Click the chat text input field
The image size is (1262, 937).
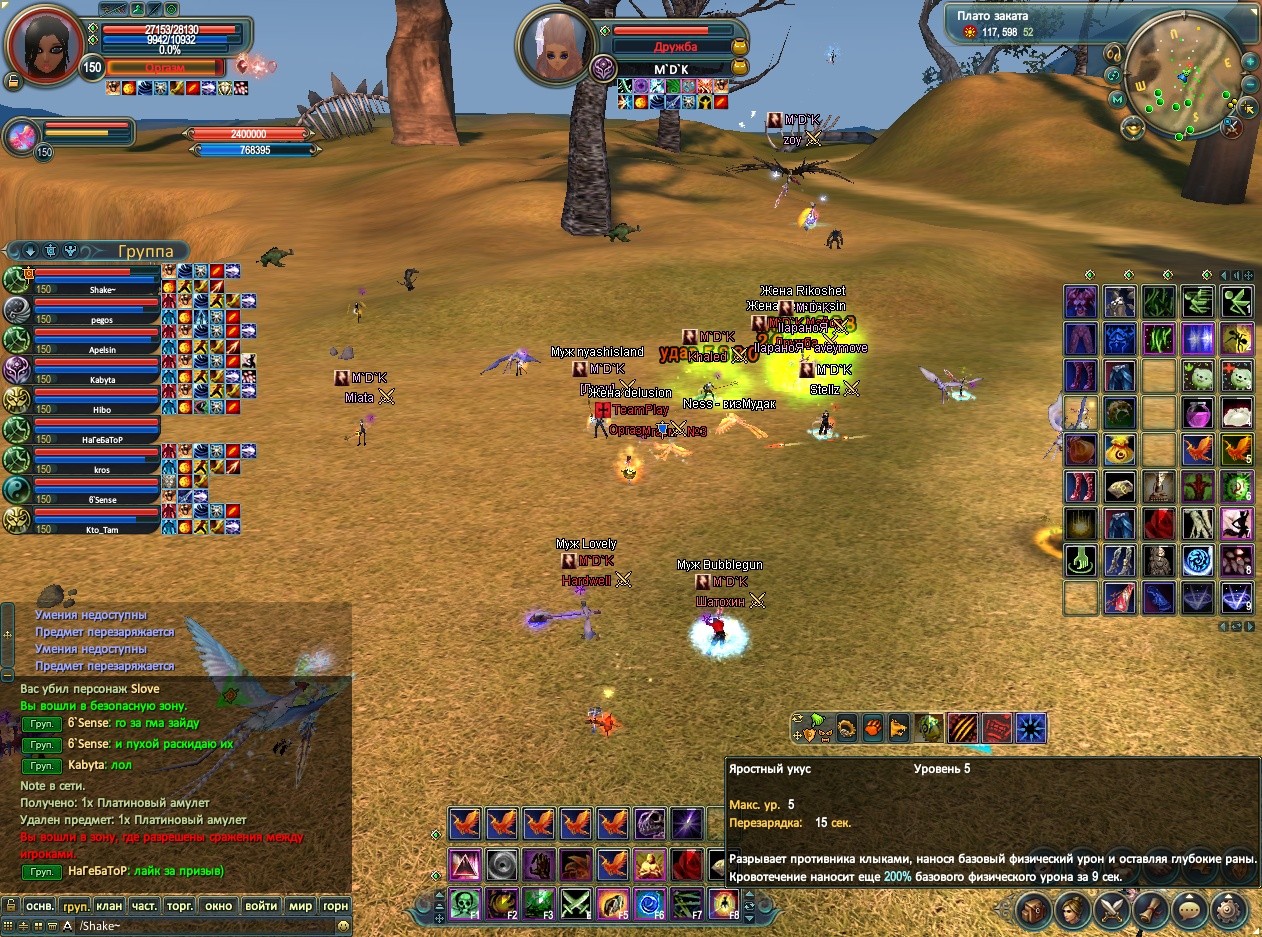click(x=200, y=926)
